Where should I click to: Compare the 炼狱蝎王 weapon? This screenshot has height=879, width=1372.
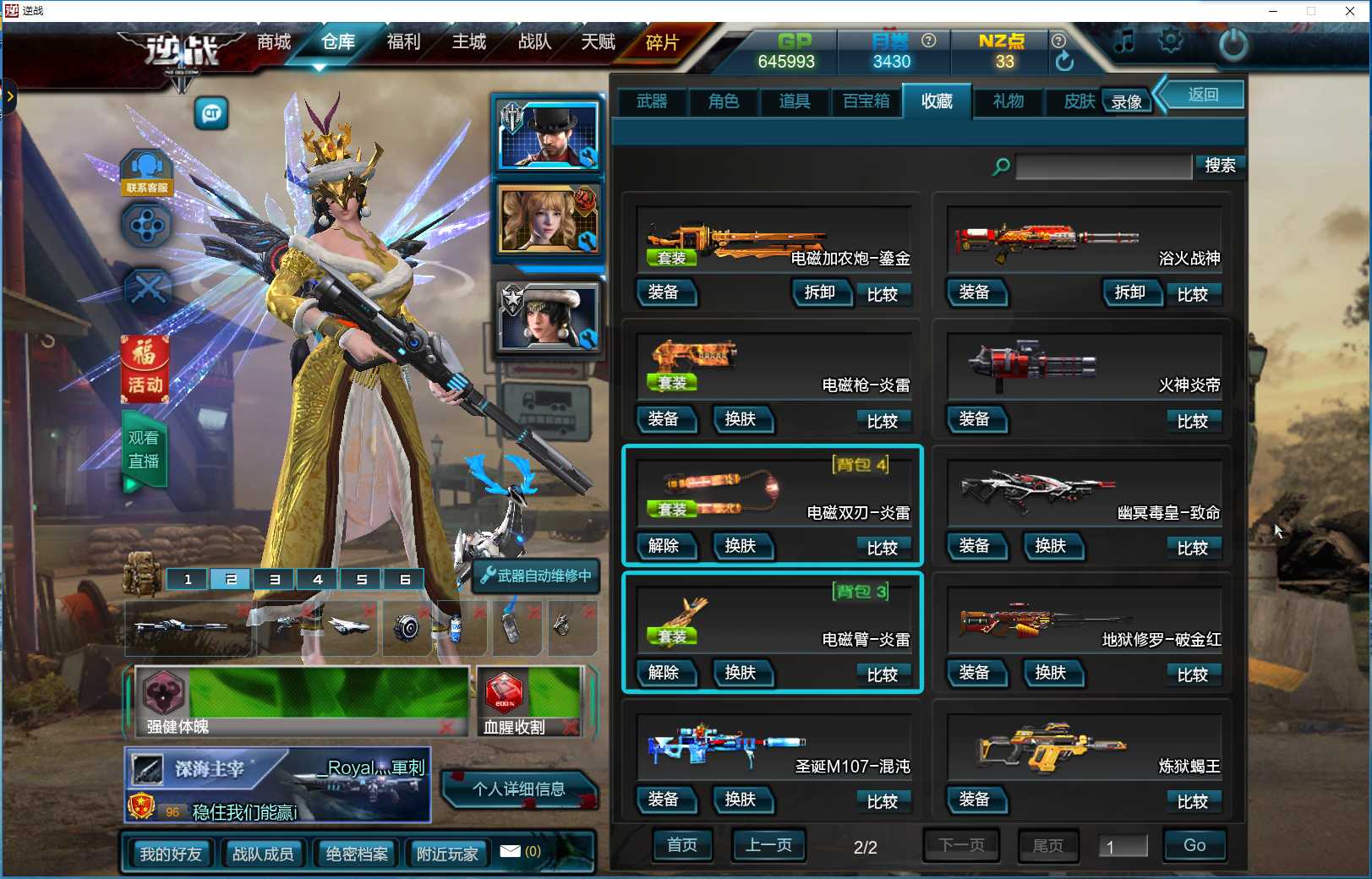click(x=1192, y=801)
